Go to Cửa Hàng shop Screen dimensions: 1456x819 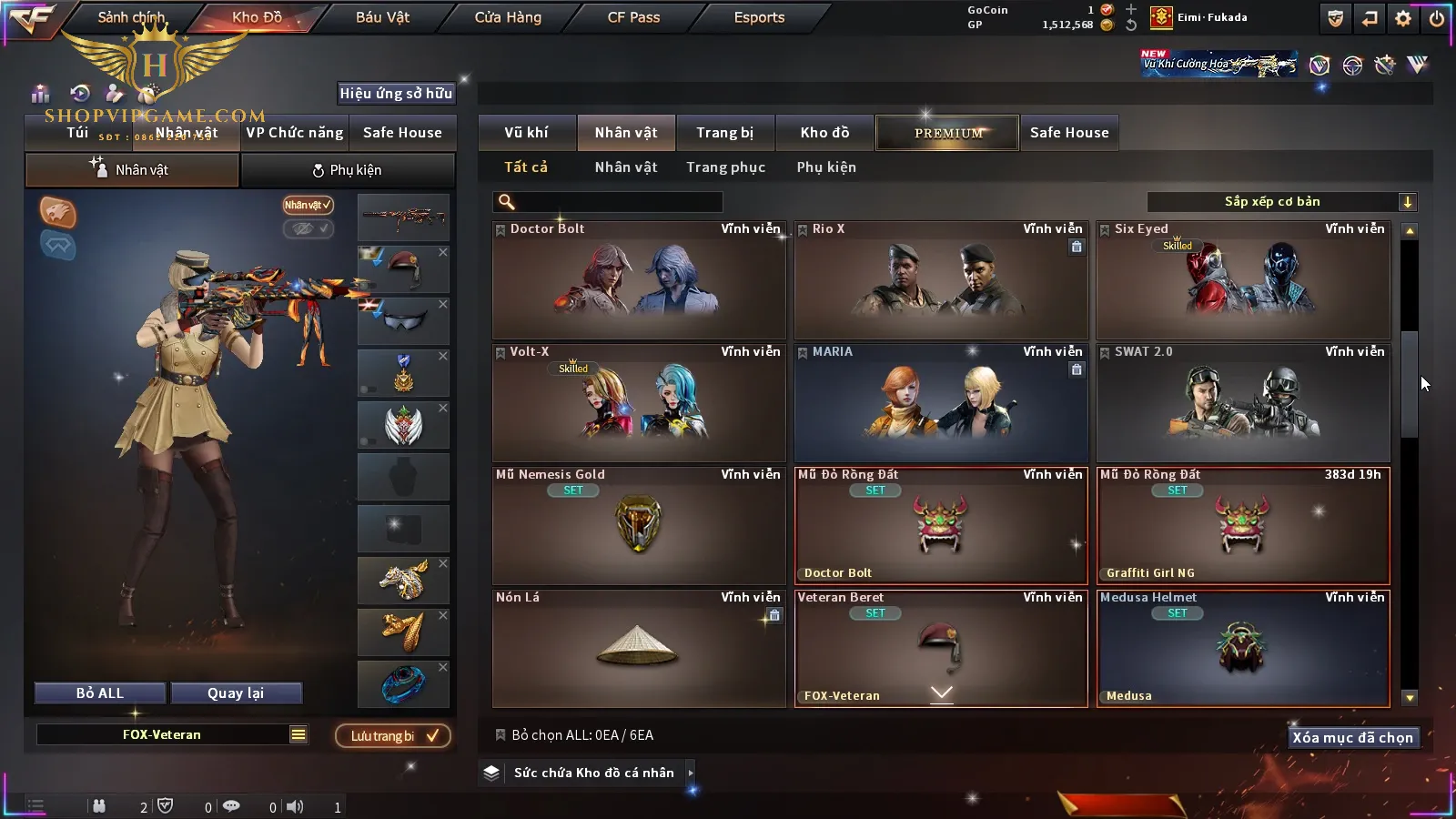tap(508, 17)
